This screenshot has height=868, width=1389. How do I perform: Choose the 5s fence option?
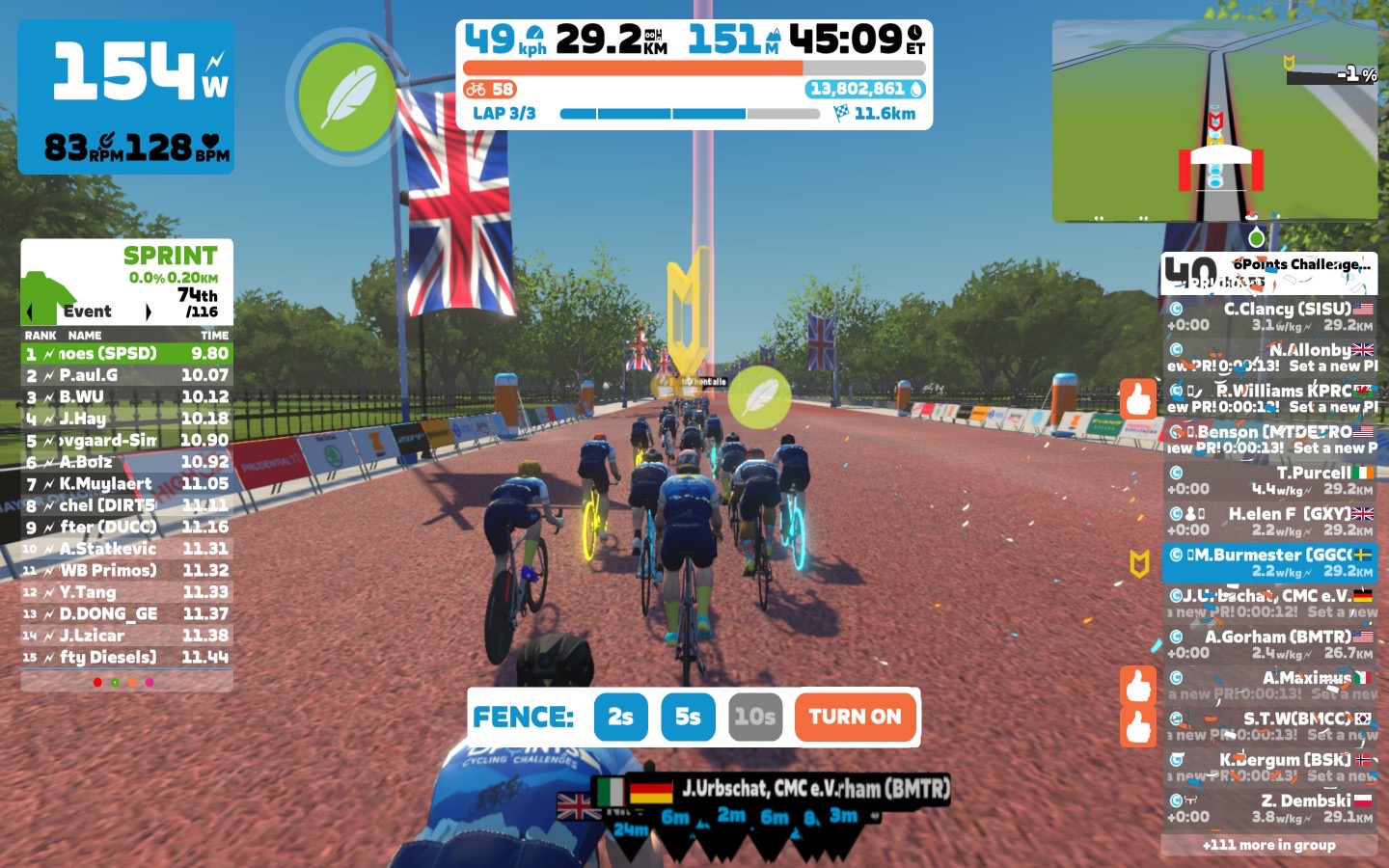tap(688, 717)
